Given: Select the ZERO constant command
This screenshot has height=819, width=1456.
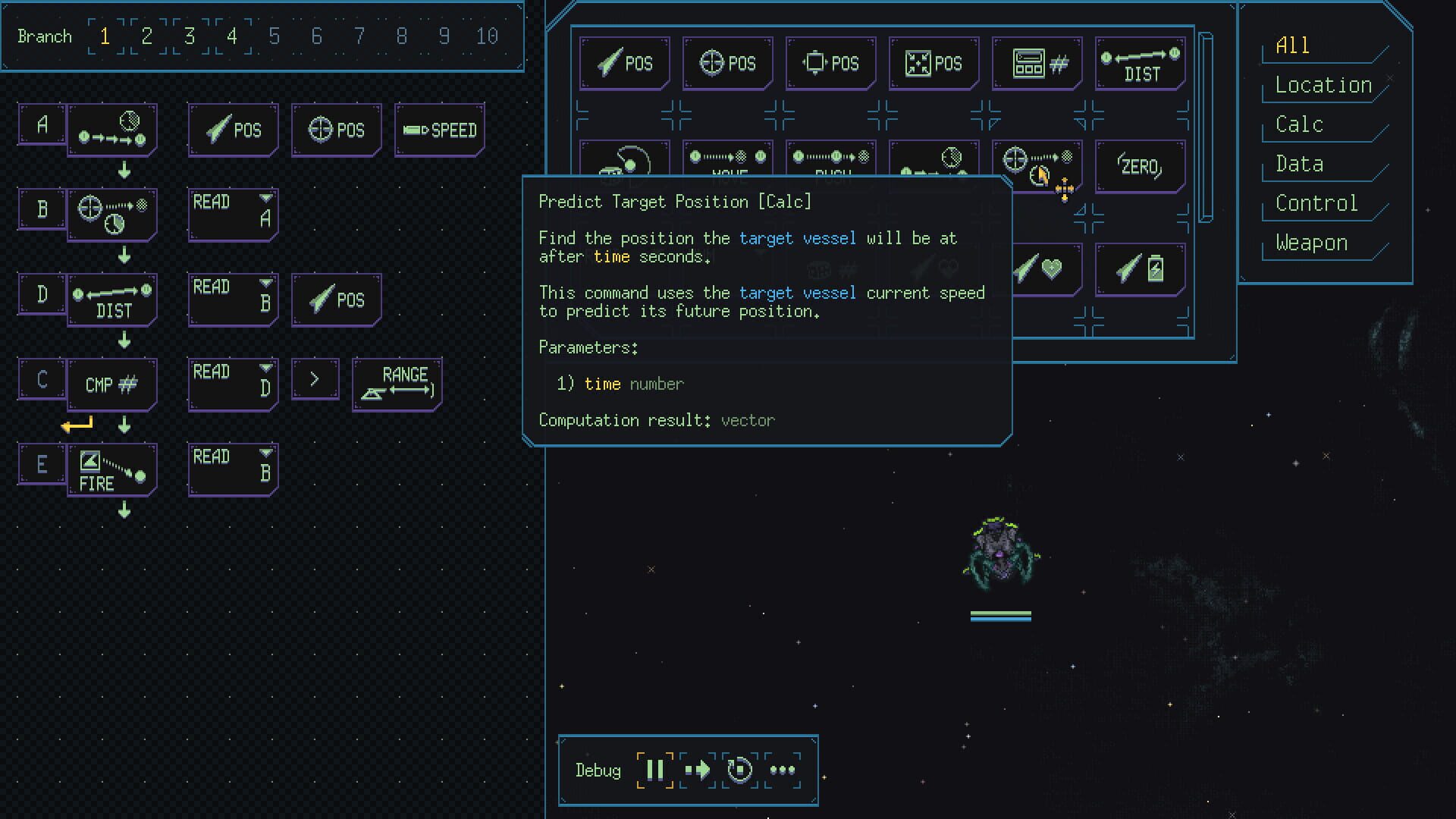Looking at the screenshot, I should (x=1140, y=166).
